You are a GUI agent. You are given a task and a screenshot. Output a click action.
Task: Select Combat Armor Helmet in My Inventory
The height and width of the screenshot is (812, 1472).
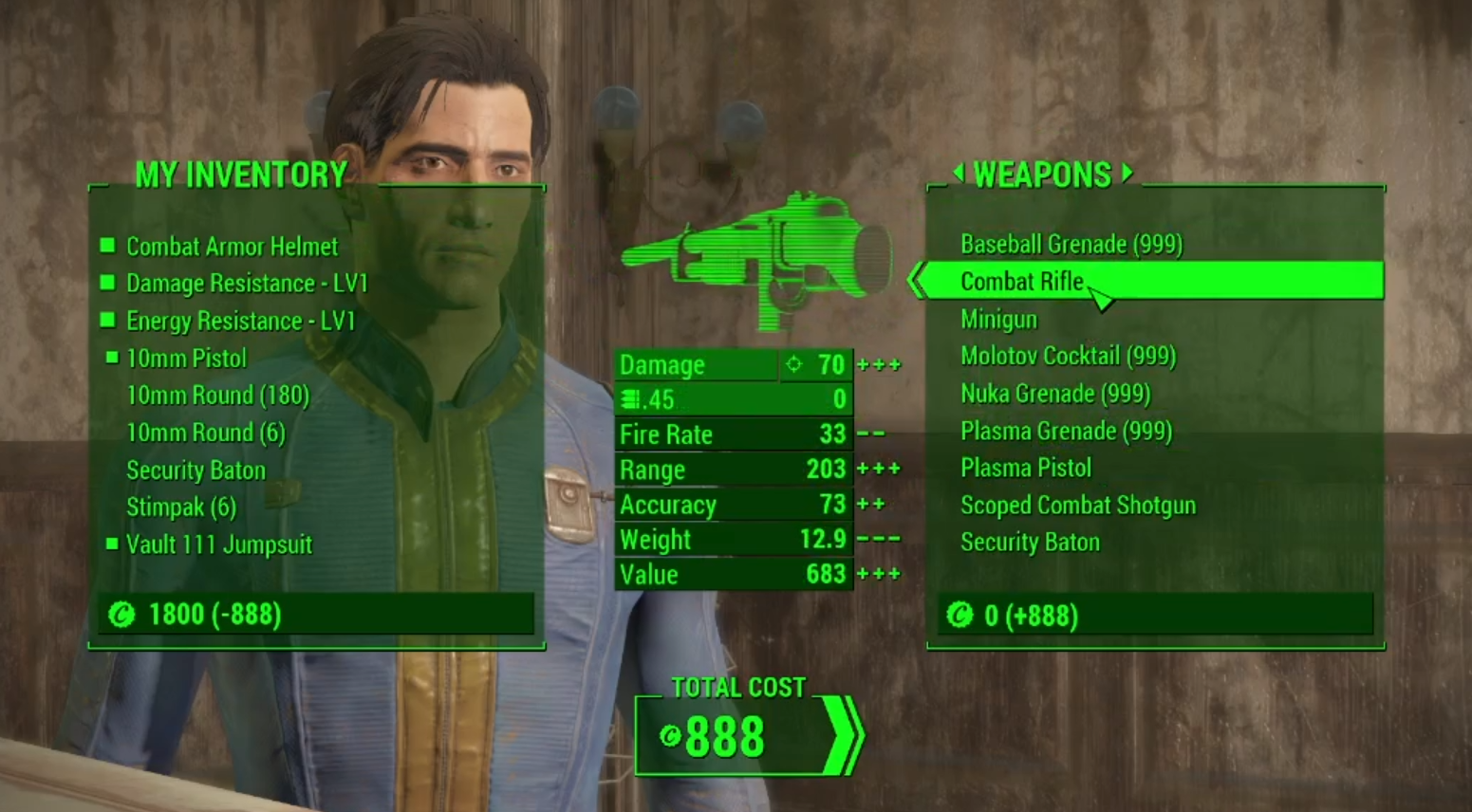tap(232, 247)
